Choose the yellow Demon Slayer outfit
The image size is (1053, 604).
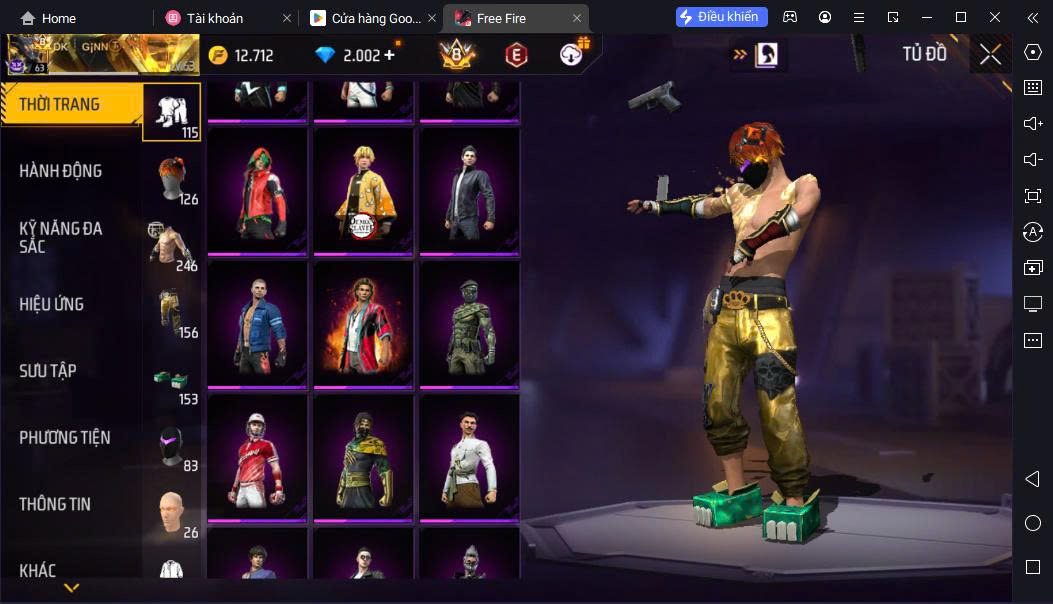(x=363, y=190)
